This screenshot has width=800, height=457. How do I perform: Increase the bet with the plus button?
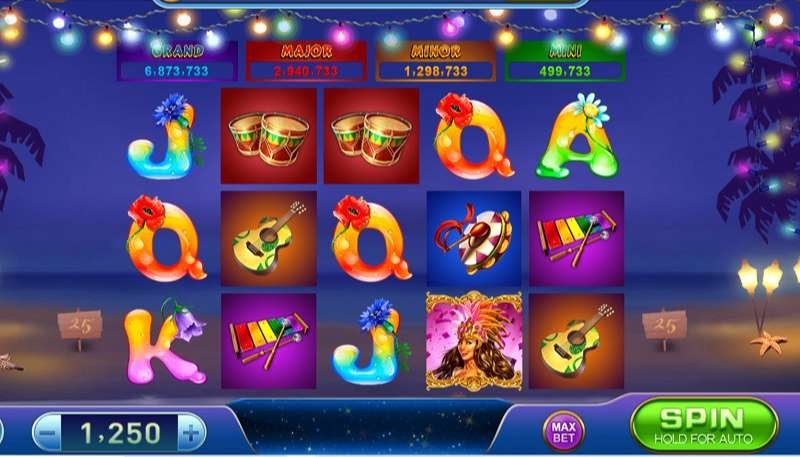[x=189, y=432]
